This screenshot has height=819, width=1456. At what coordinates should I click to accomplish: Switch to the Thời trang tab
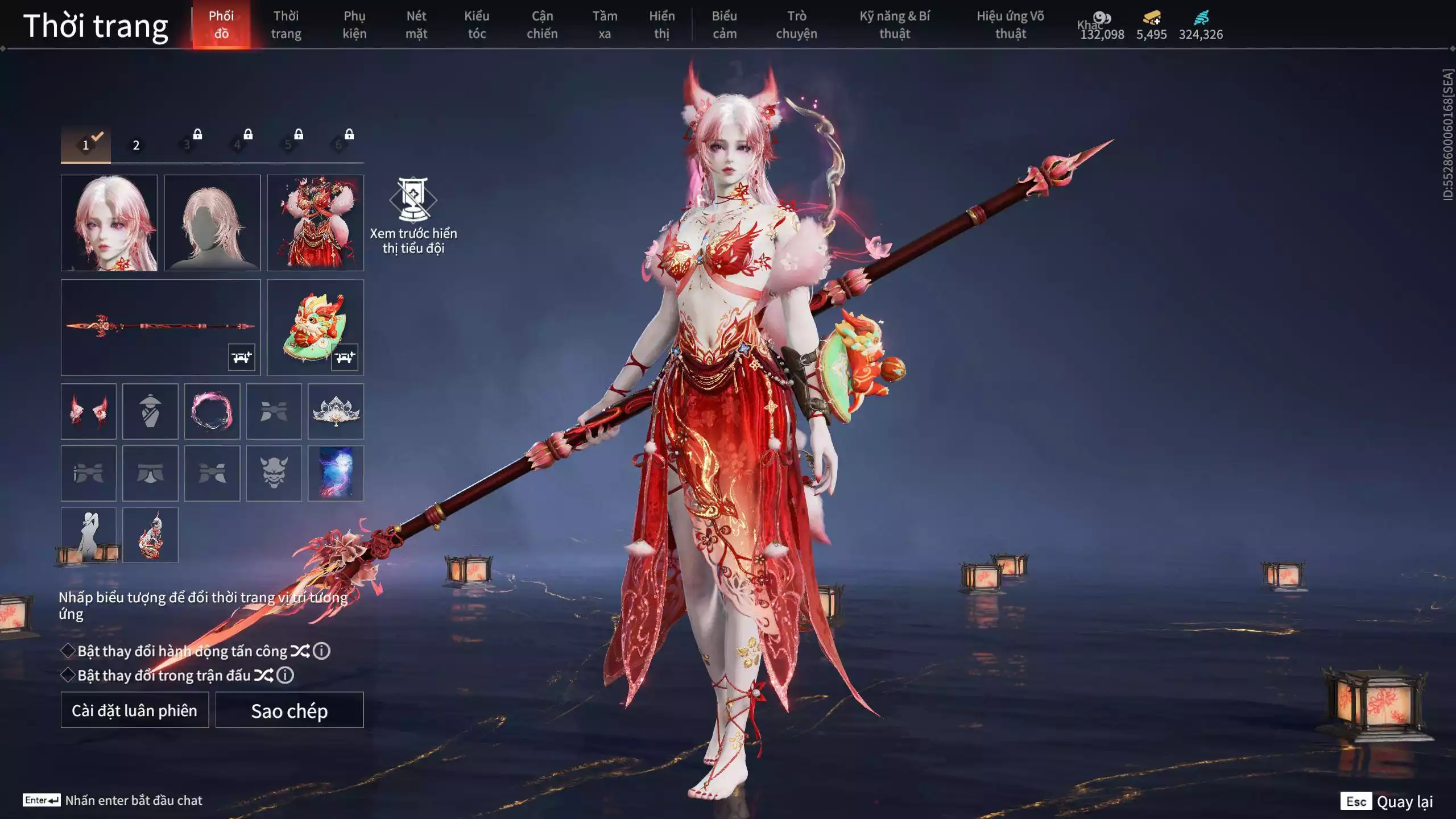click(286, 25)
